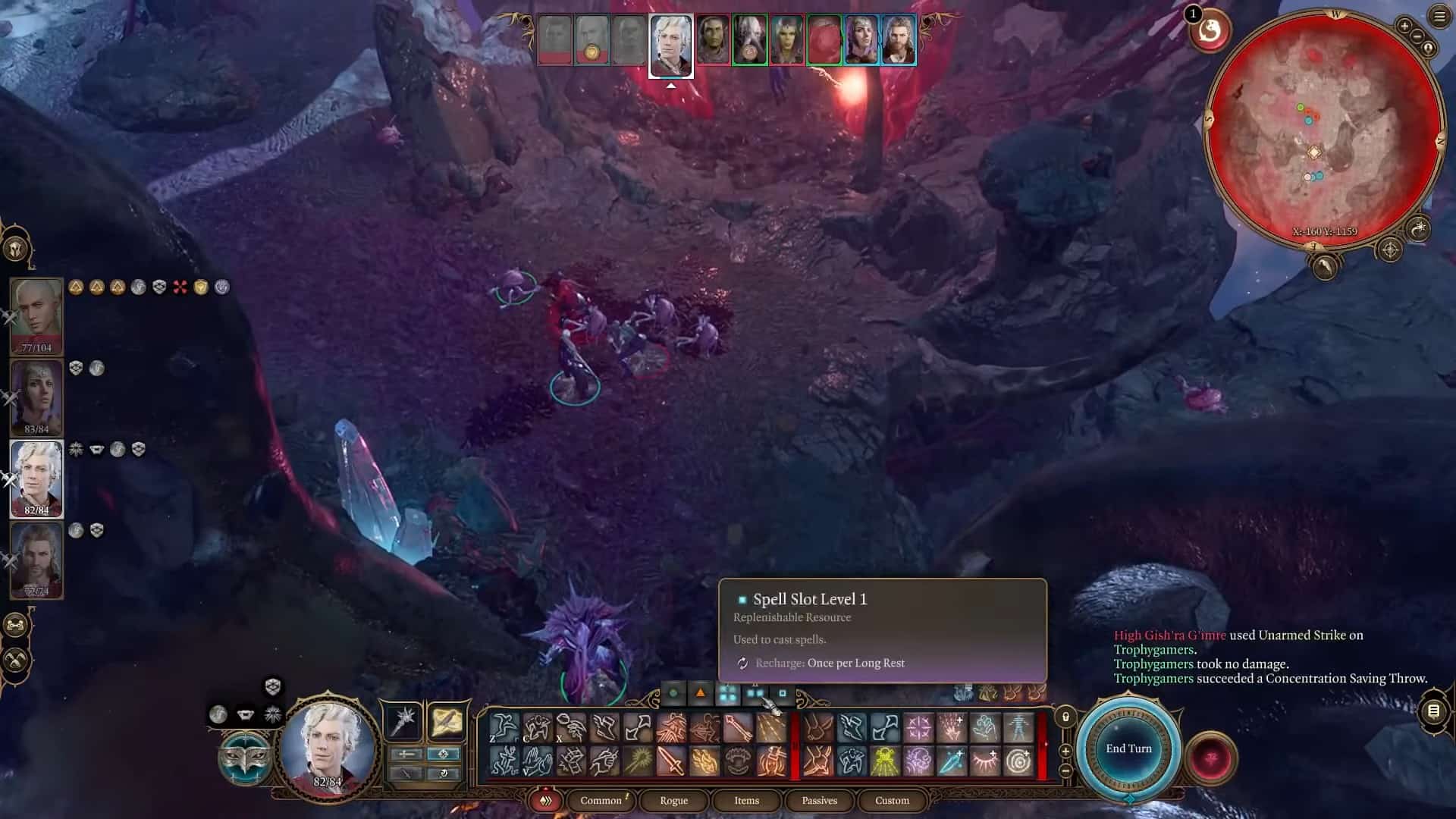
Task: Select the bald character's party portrait
Action: click(x=36, y=315)
